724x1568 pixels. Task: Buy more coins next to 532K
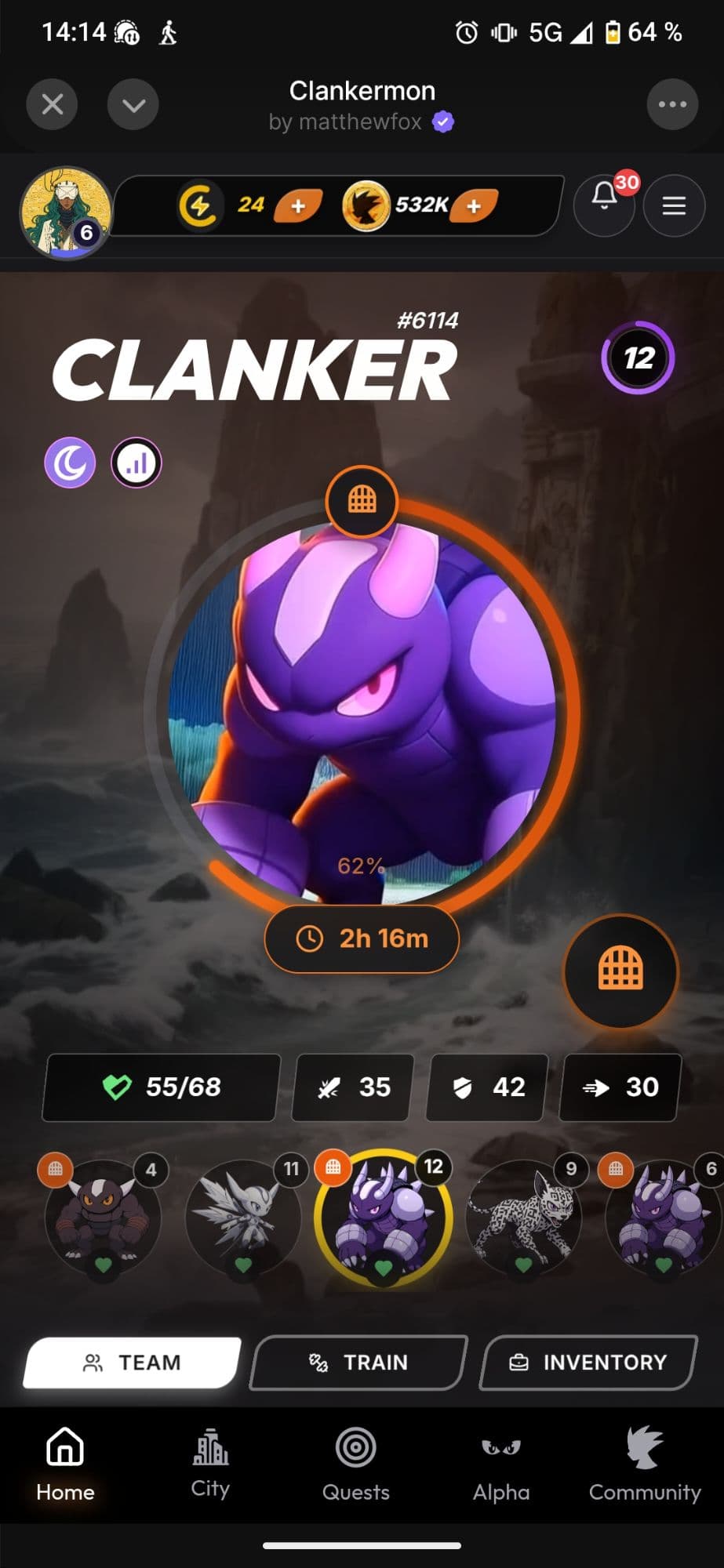pyautogui.click(x=474, y=206)
